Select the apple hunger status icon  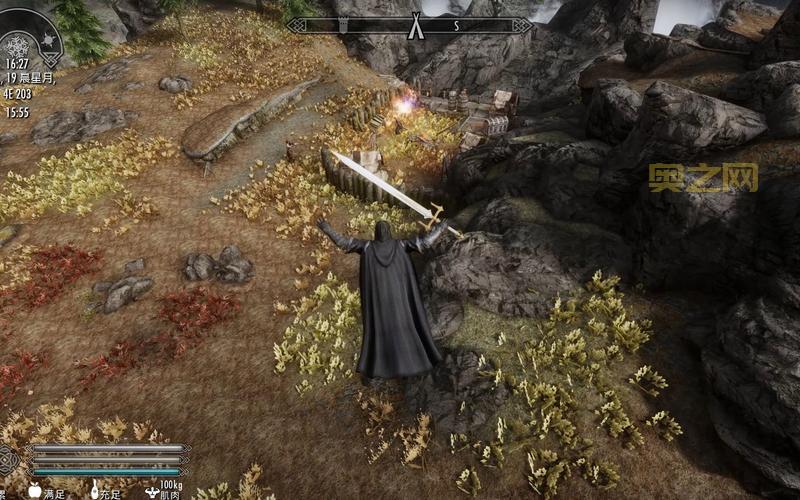coord(35,490)
